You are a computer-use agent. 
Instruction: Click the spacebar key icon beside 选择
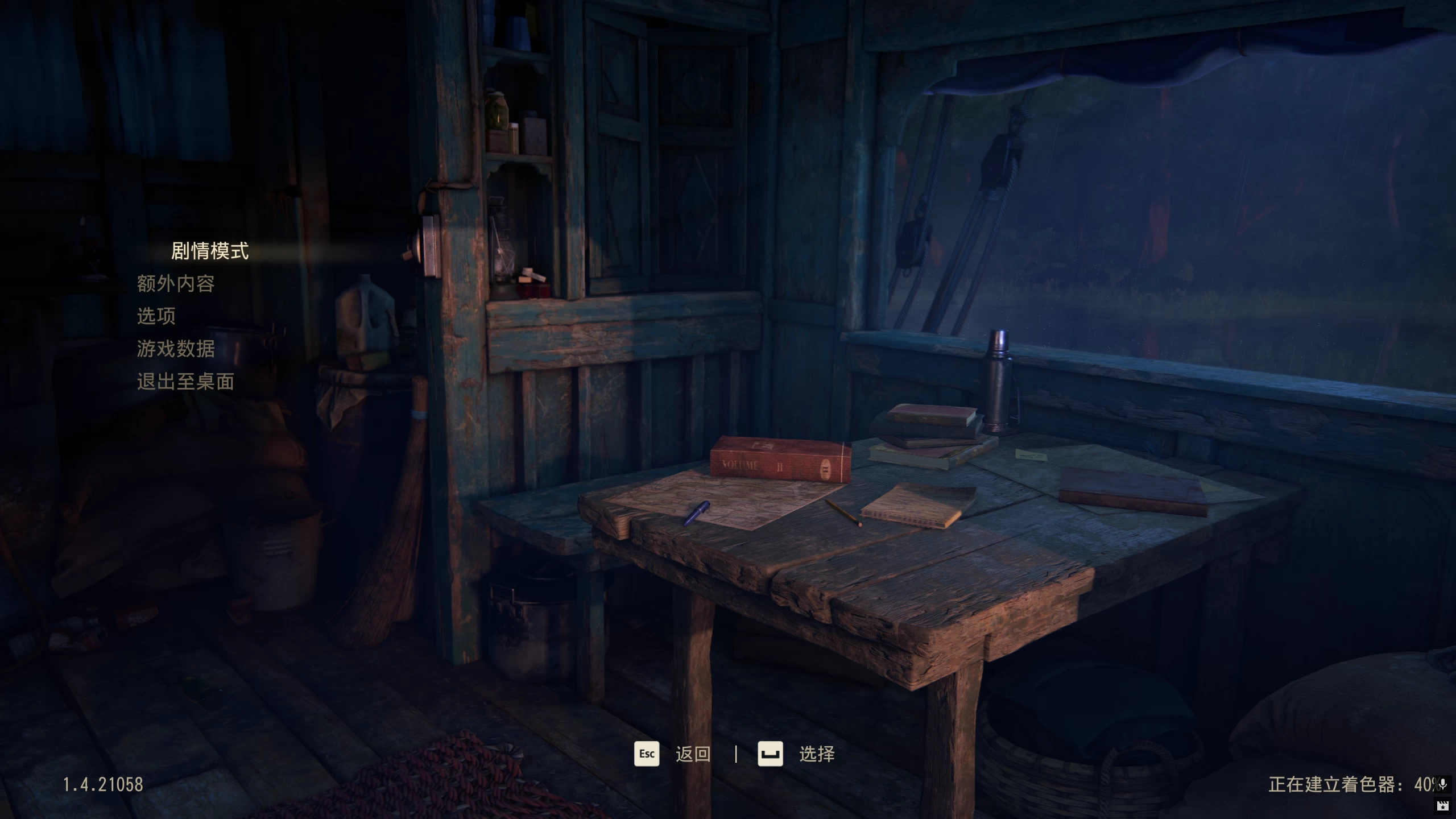(771, 753)
